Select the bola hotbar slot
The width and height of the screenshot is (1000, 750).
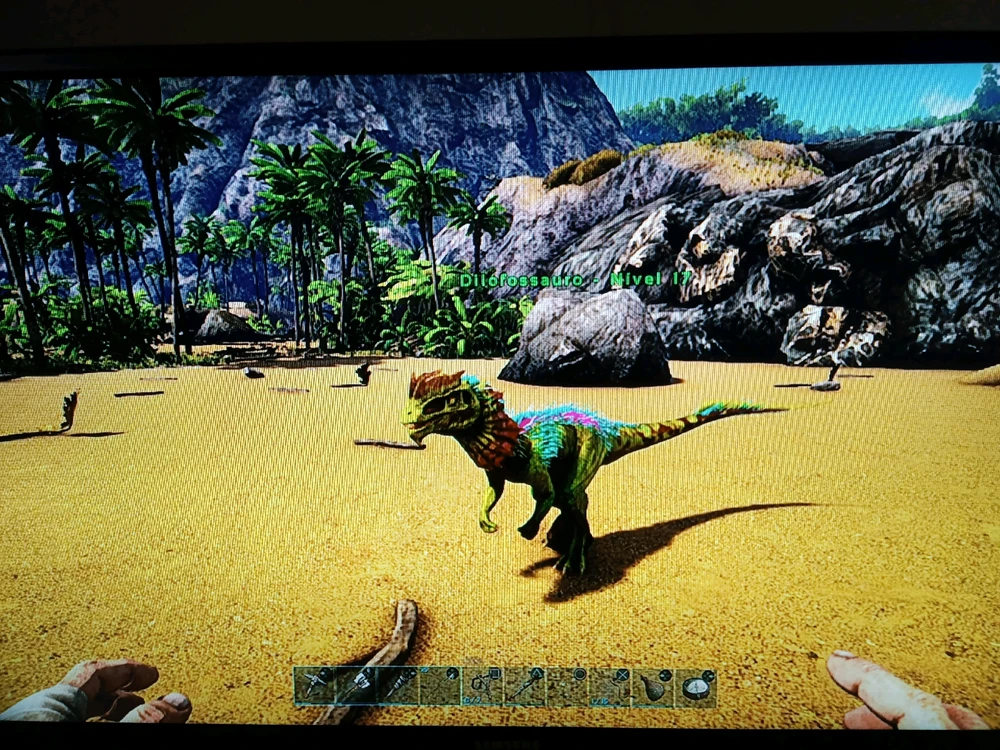[483, 687]
